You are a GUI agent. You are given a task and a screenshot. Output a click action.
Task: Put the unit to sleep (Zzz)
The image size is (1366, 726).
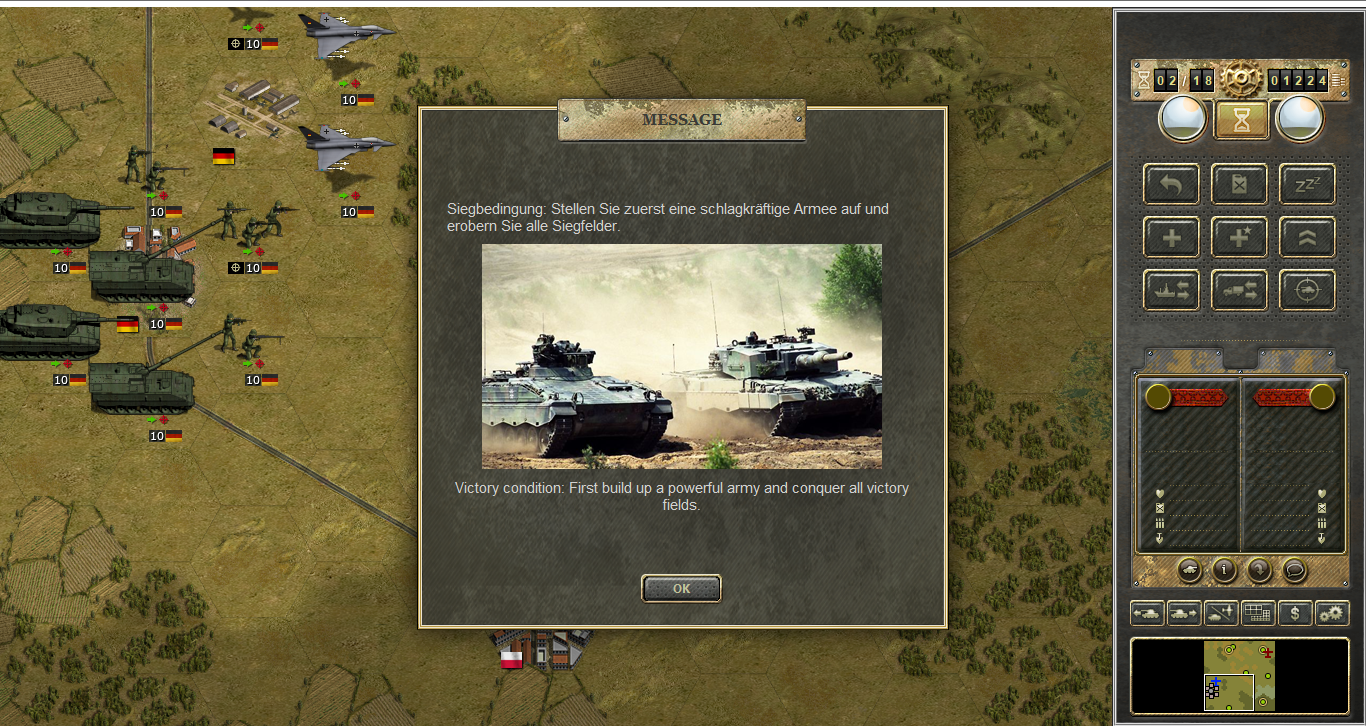pos(1307,185)
